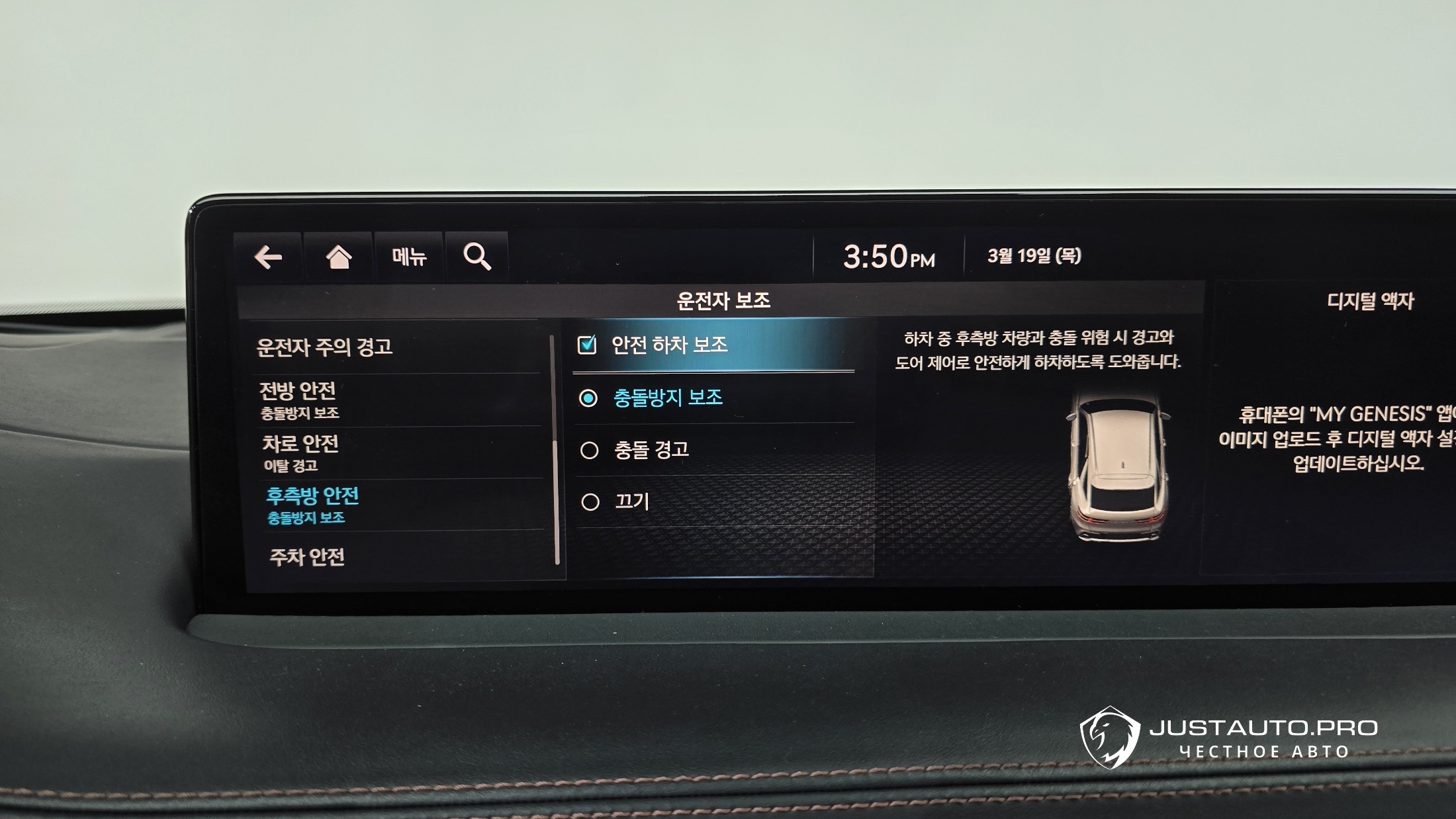Open the 디지털 액자 panel

1370,302
